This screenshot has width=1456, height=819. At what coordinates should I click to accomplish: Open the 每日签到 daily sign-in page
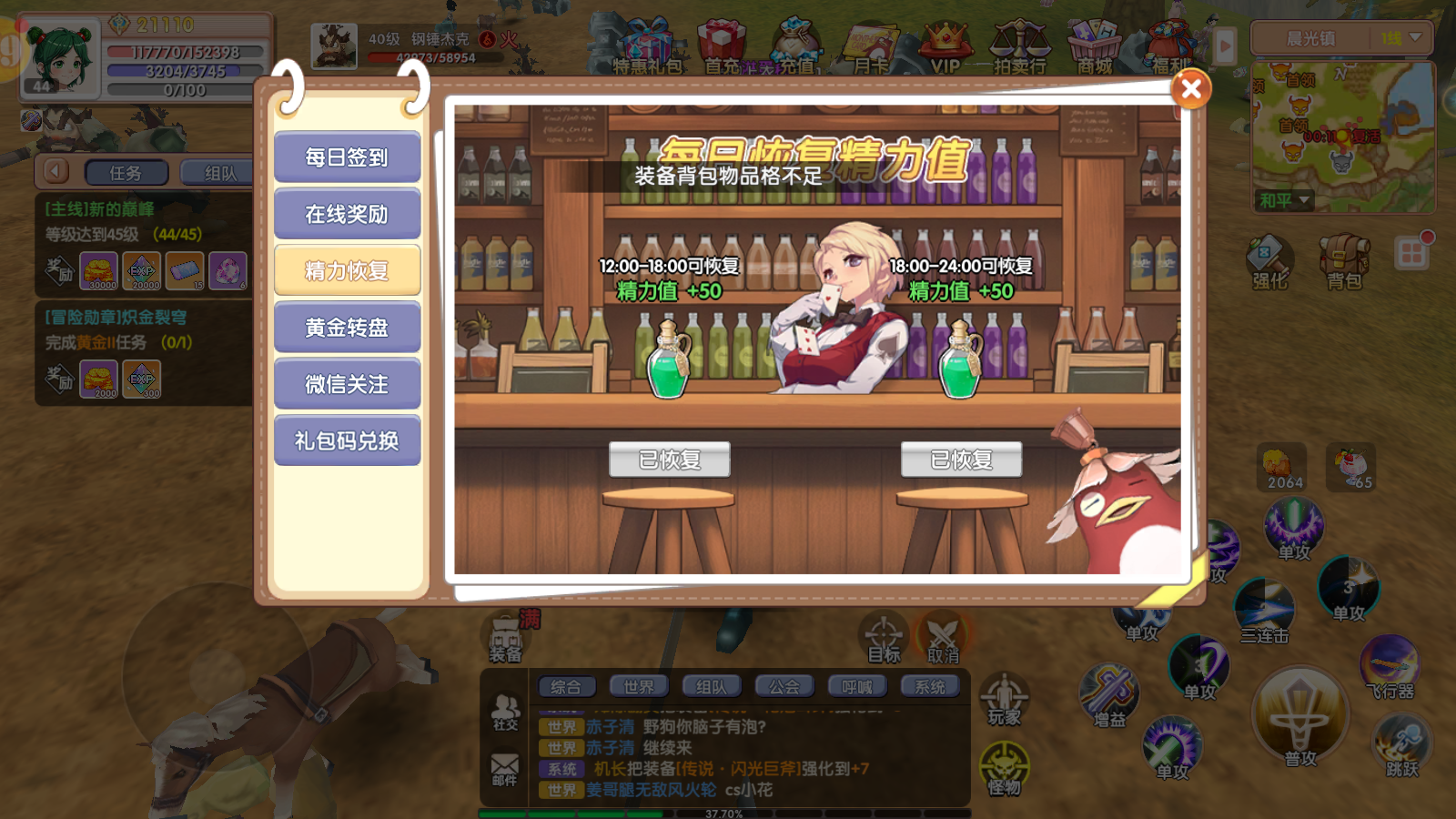click(347, 157)
